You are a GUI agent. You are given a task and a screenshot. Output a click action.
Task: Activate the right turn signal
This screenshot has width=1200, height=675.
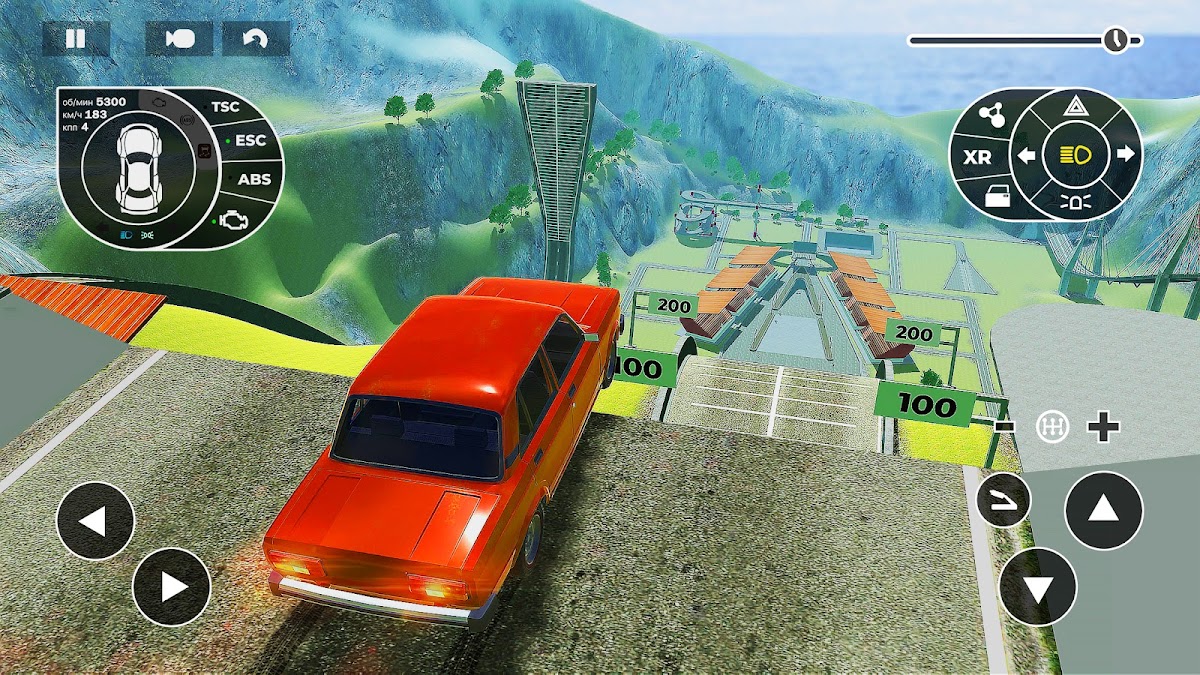pyautogui.click(x=1123, y=155)
